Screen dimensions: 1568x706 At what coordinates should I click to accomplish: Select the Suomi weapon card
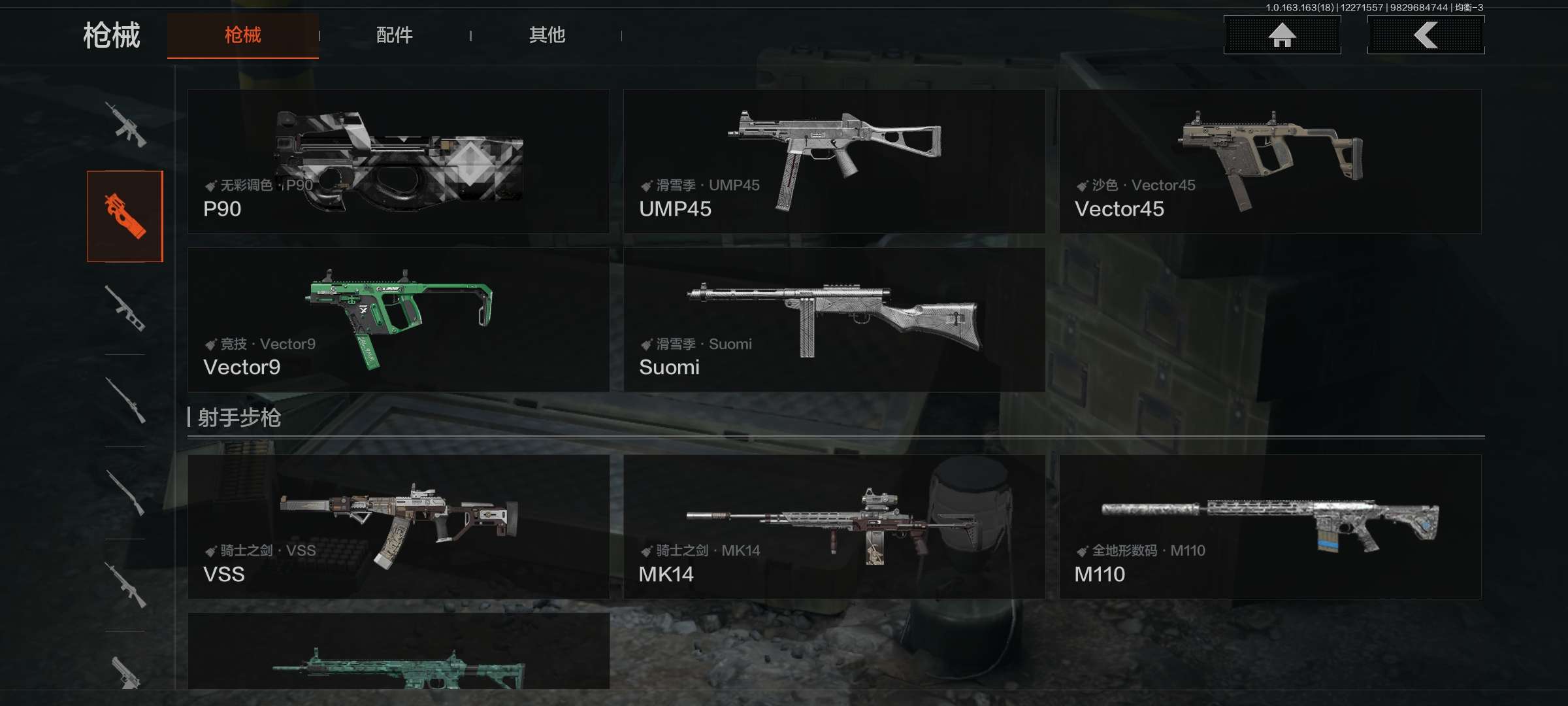(834, 320)
